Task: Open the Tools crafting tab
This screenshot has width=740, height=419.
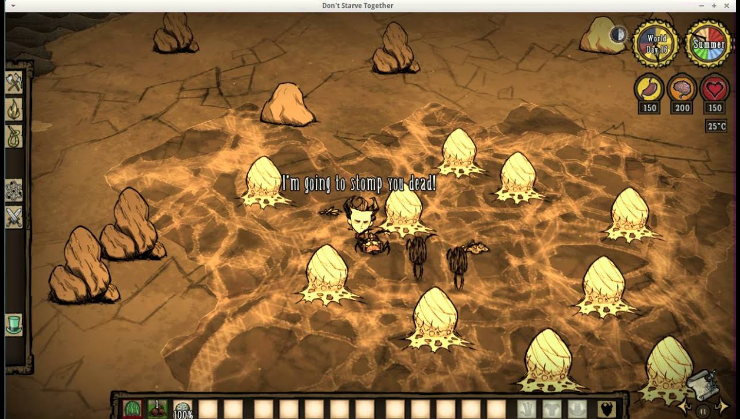Action: tap(14, 82)
